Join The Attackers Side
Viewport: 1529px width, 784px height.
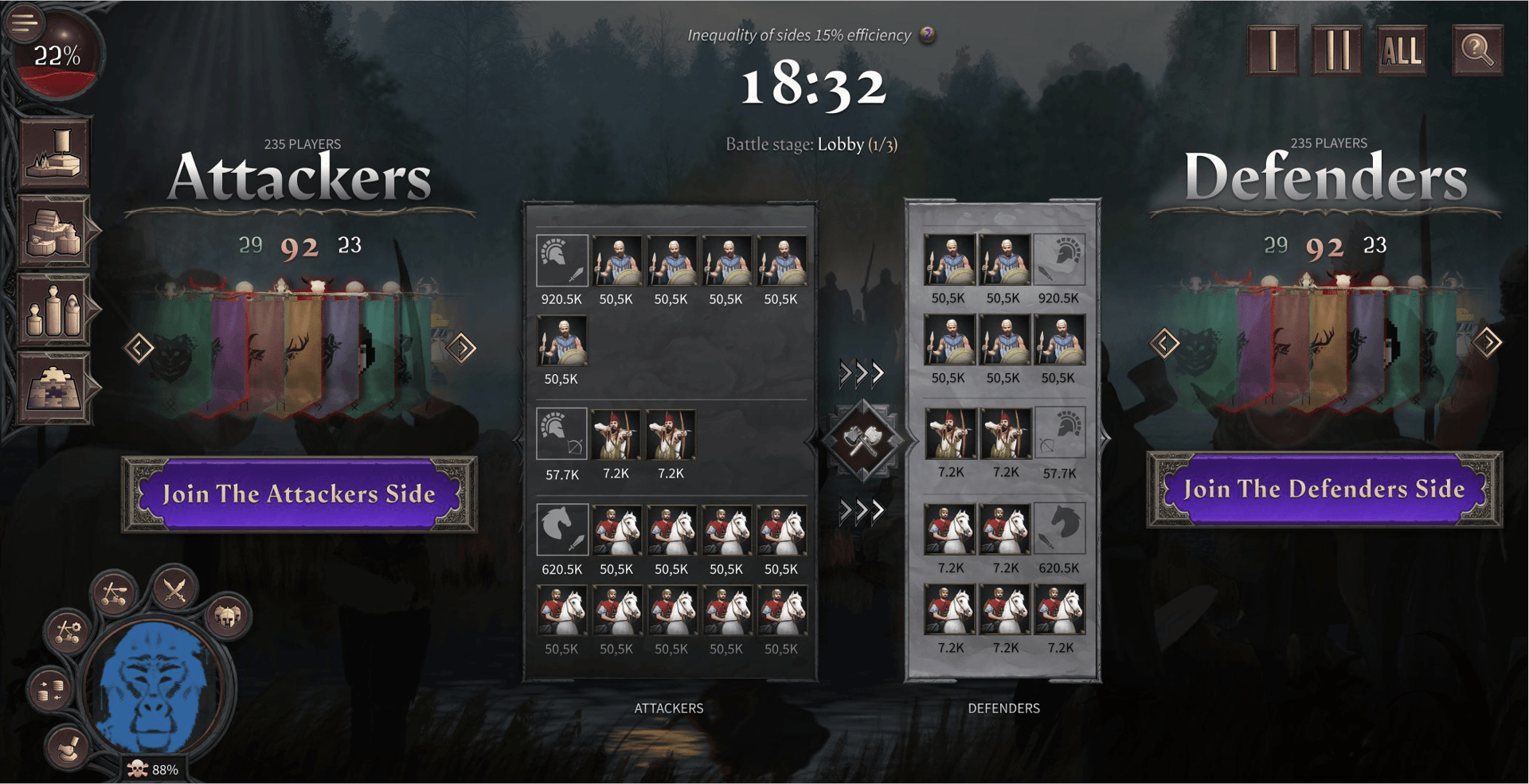pos(299,494)
